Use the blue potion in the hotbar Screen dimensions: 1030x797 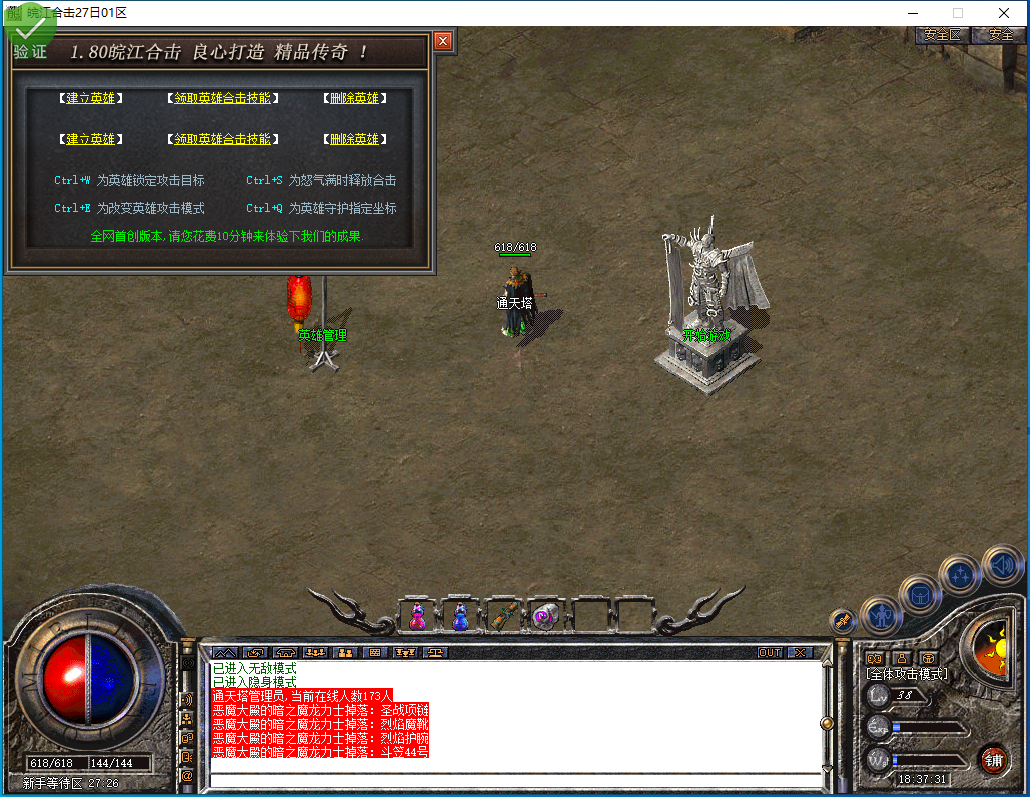pos(460,616)
